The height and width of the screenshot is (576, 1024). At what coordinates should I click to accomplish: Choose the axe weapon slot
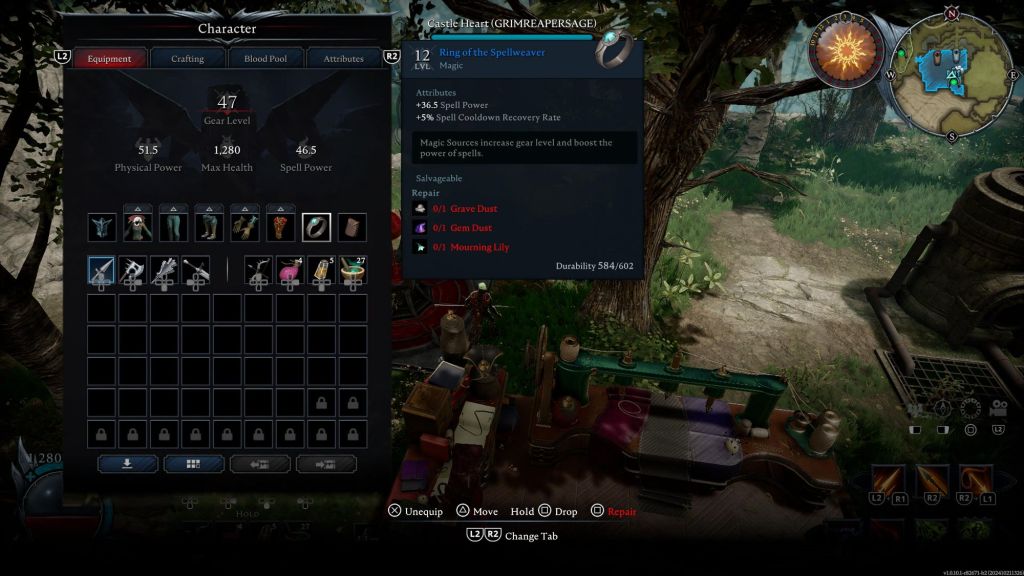click(x=133, y=270)
